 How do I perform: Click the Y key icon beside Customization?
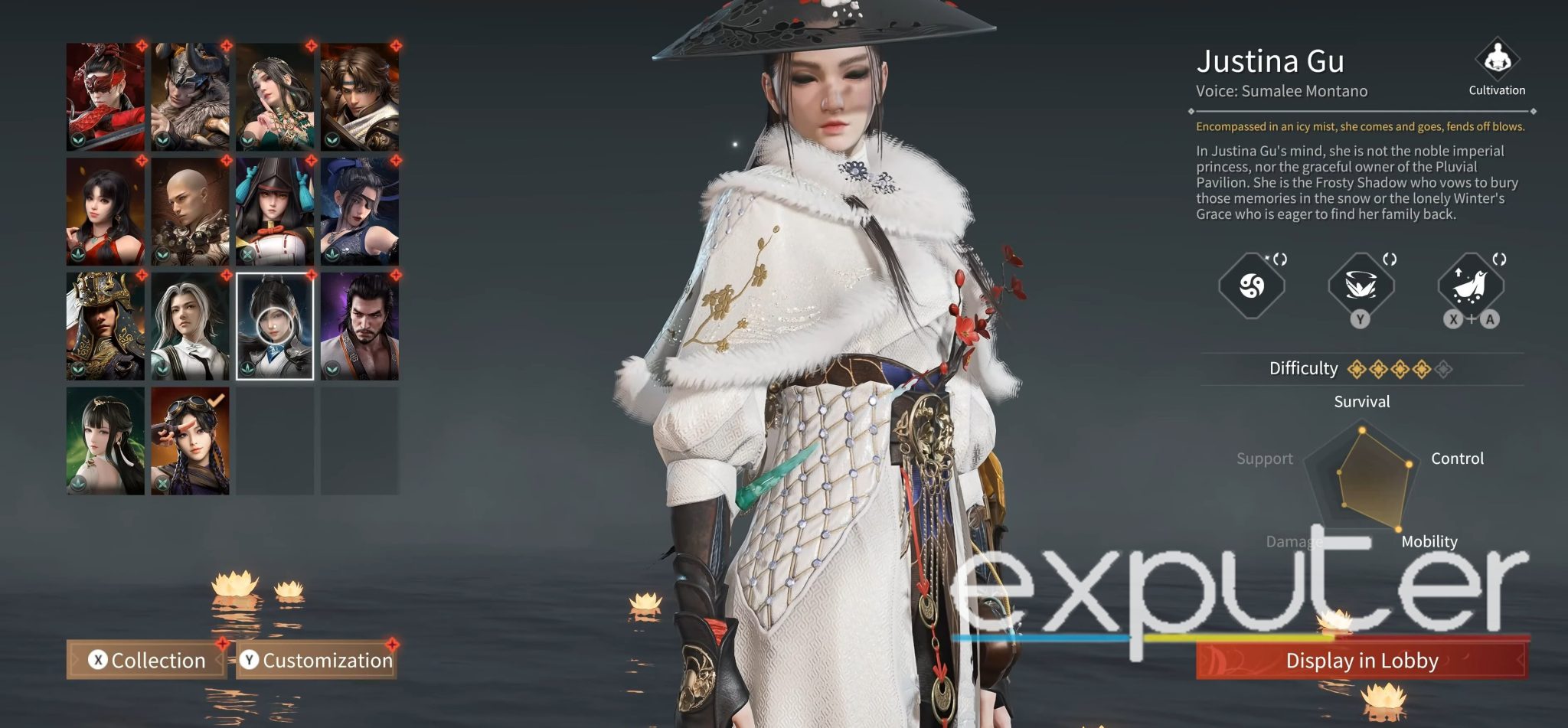[251, 661]
